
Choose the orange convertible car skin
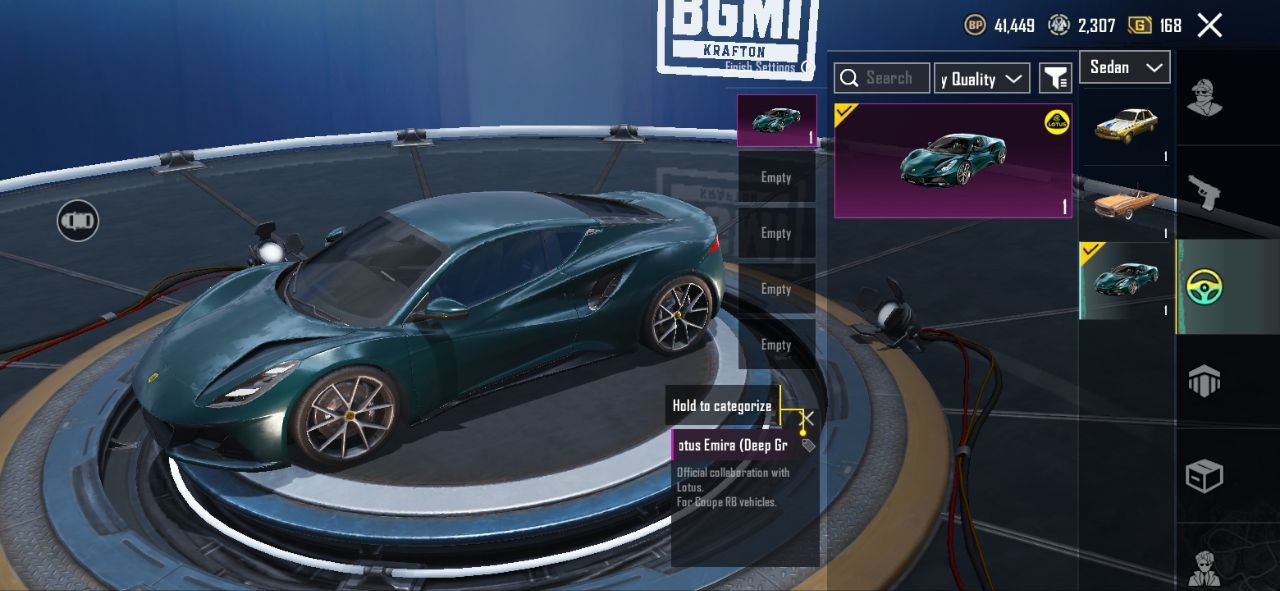click(x=1126, y=203)
